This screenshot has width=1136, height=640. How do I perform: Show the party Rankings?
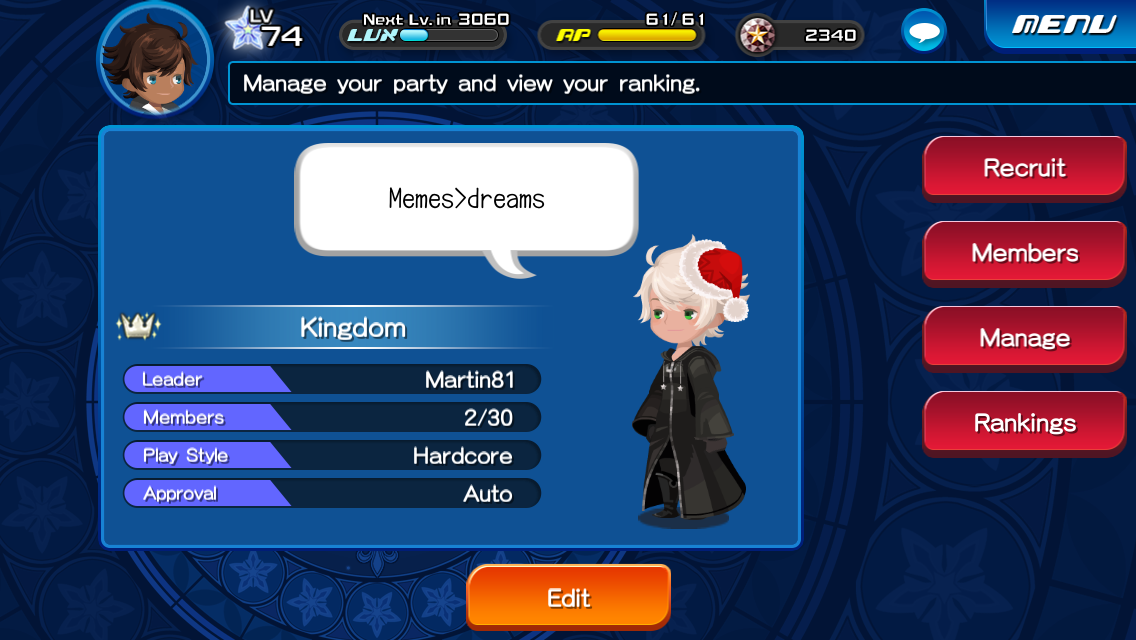(x=1024, y=422)
